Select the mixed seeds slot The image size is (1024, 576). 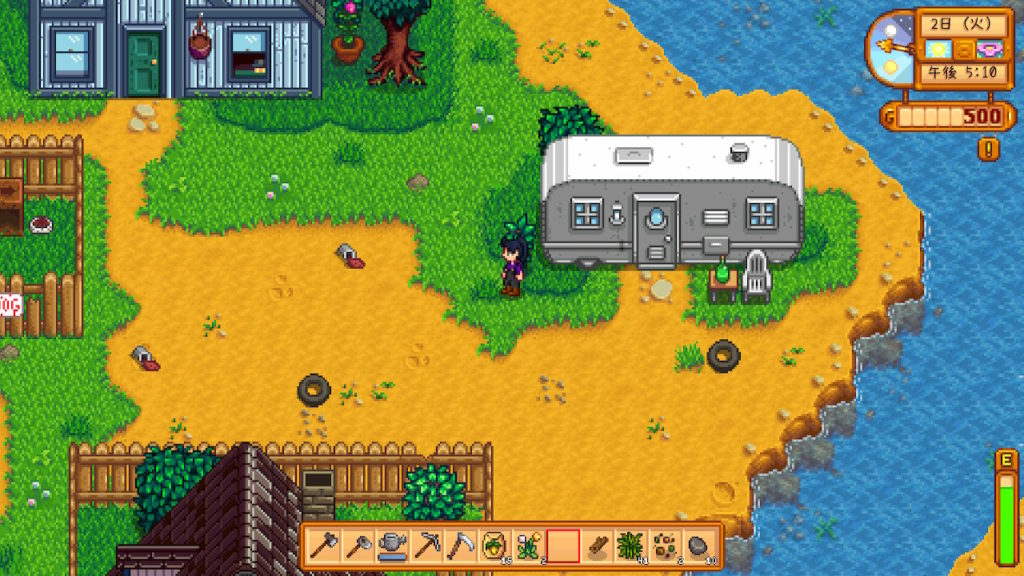coord(665,546)
